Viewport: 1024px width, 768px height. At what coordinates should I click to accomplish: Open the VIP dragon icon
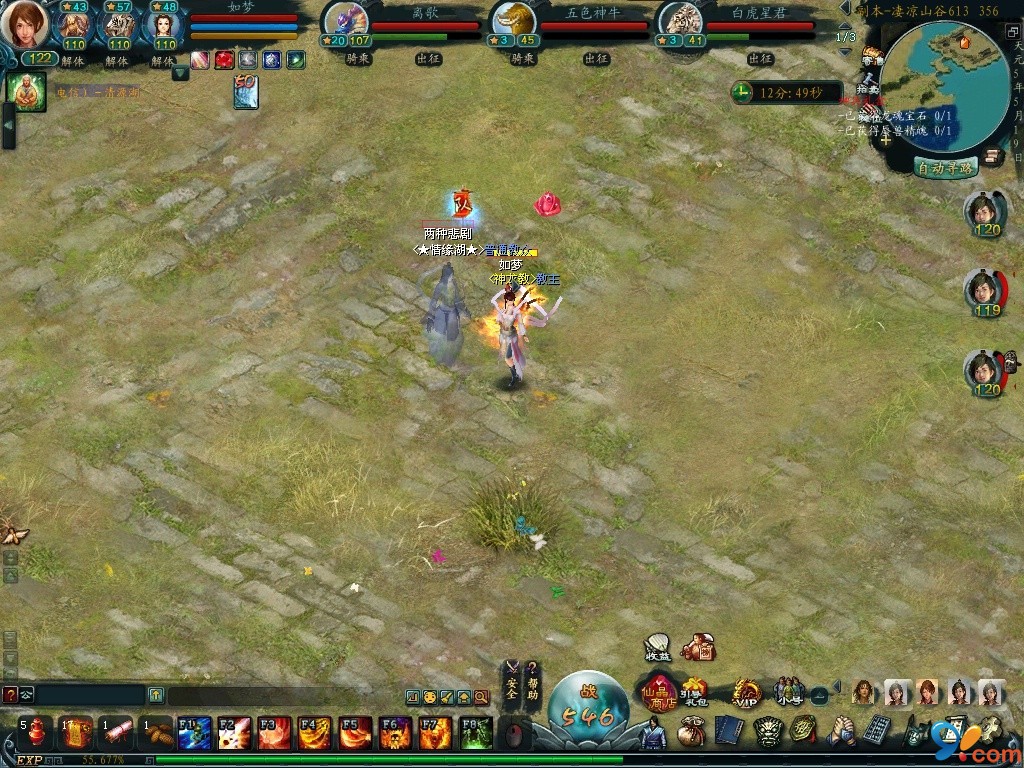[x=745, y=691]
